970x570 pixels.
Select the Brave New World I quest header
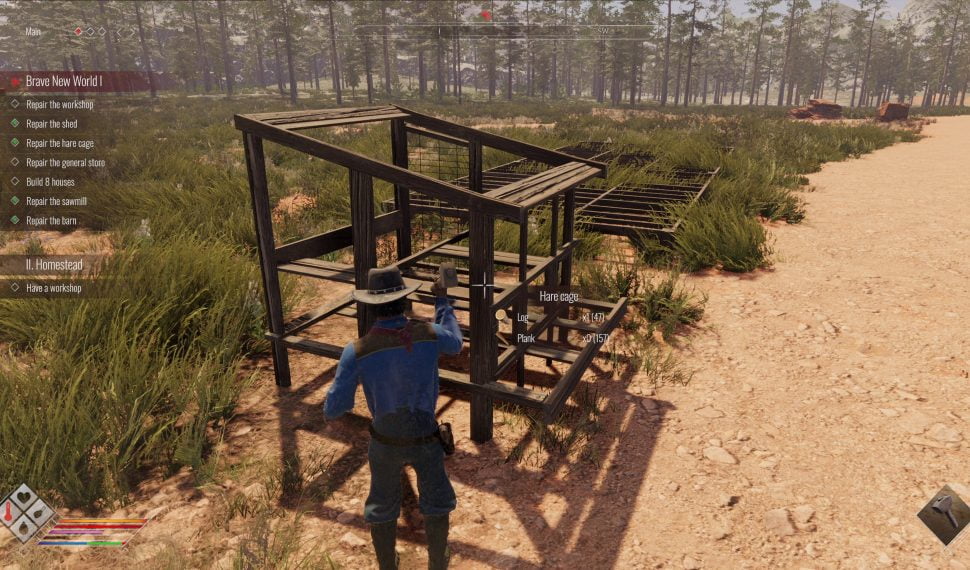[x=64, y=81]
